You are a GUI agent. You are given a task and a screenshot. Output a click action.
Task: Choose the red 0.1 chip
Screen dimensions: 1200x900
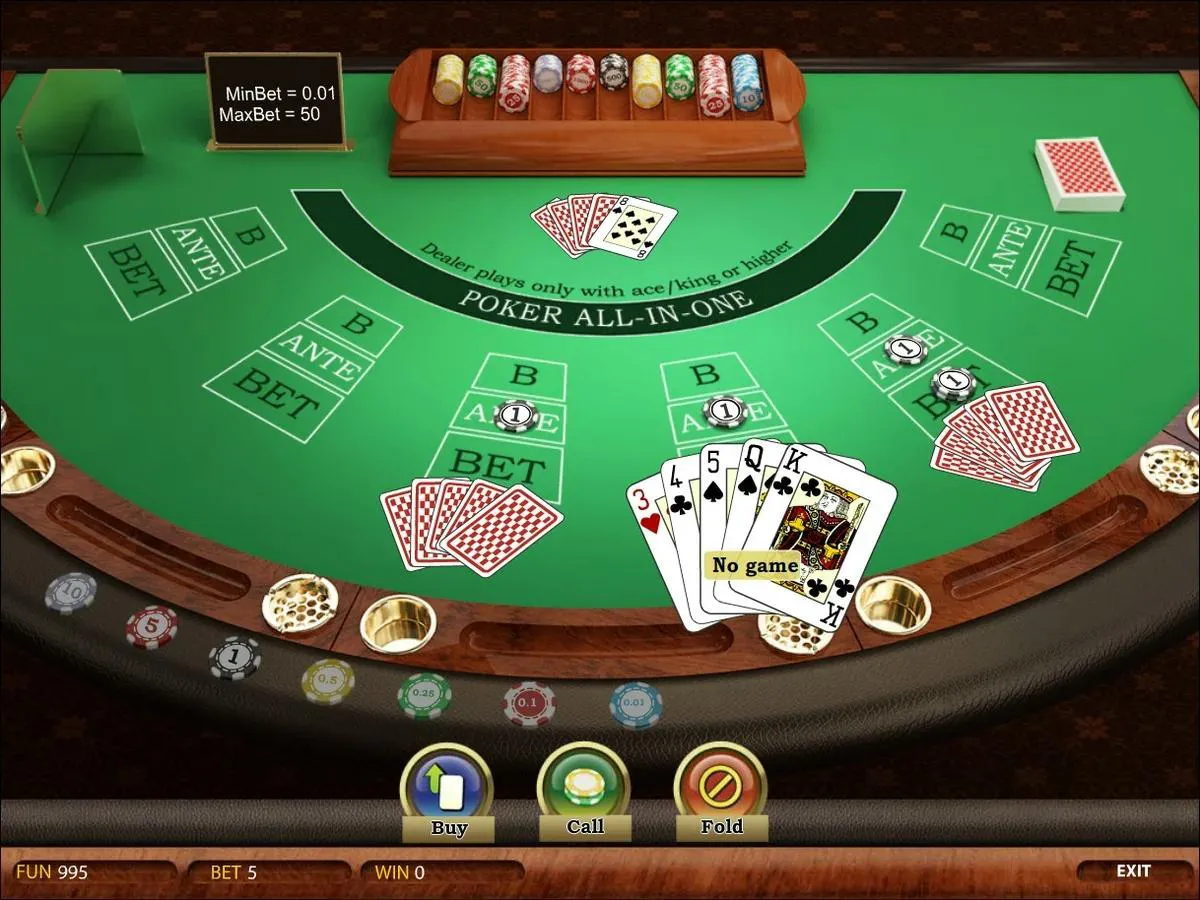point(529,704)
